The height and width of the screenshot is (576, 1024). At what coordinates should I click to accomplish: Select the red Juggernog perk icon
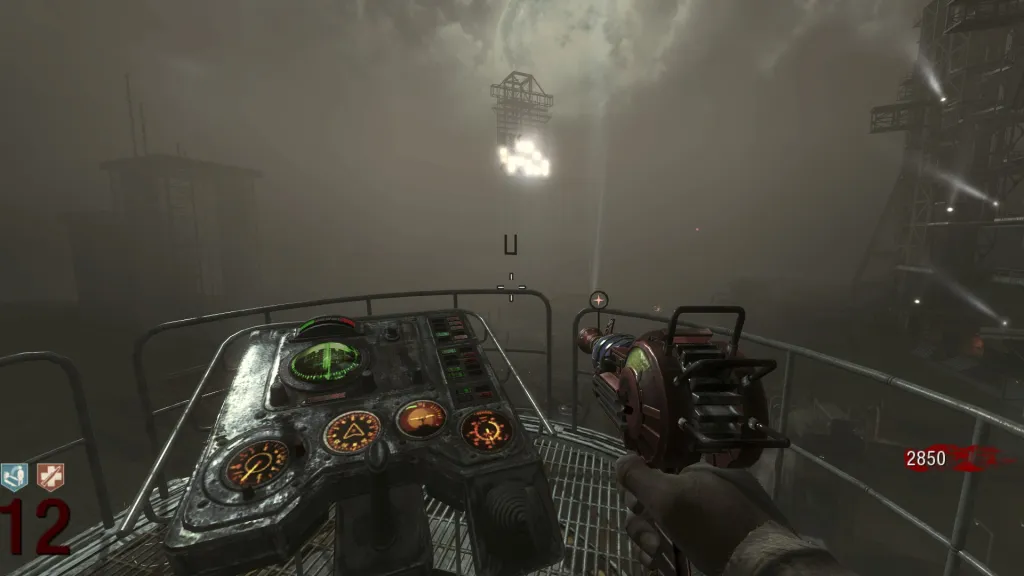click(x=50, y=477)
